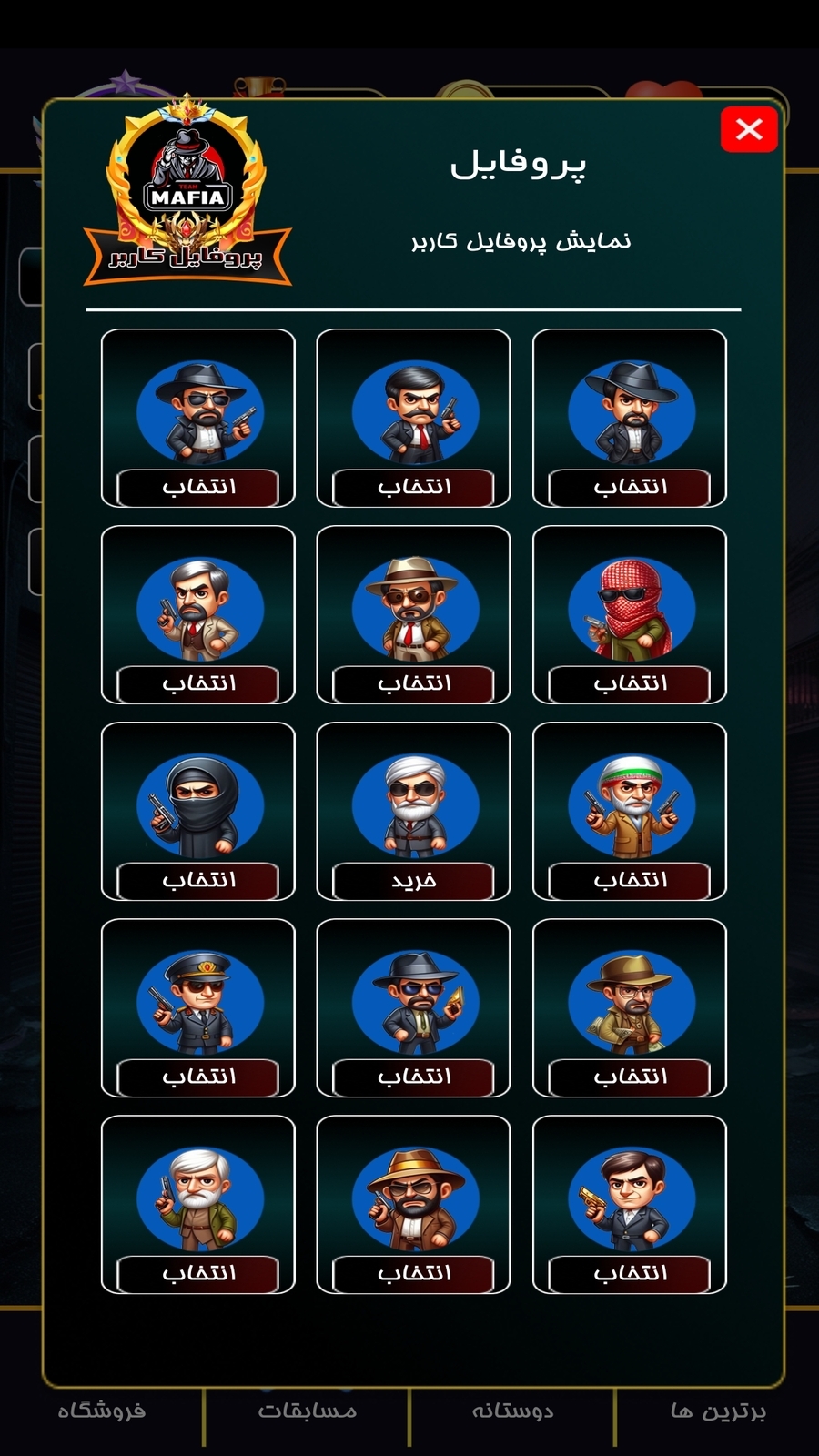Open the دوستانه tab
This screenshot has height=1456, width=819.
click(512, 1411)
